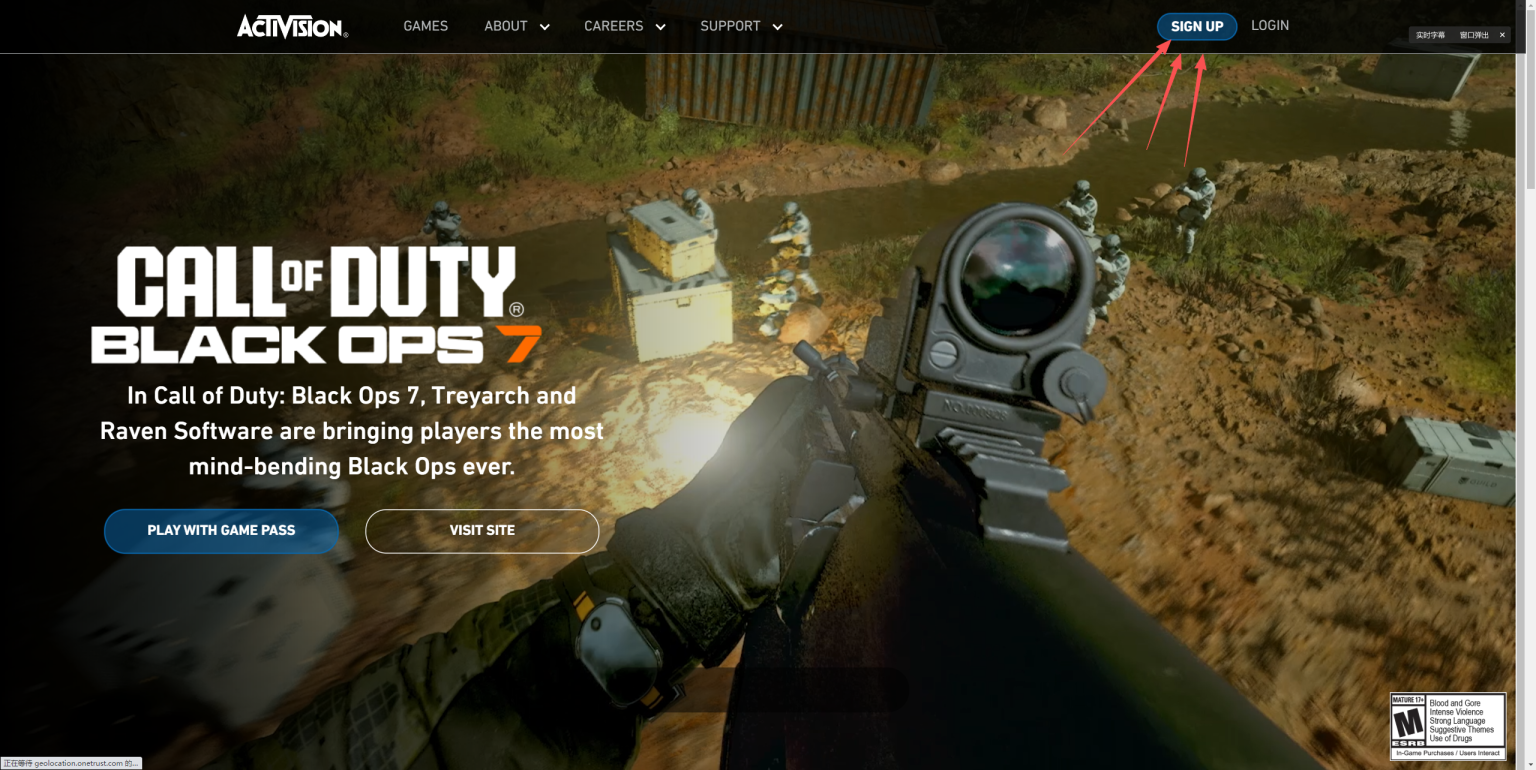Enable live captions (实时字幕)

tap(1430, 34)
